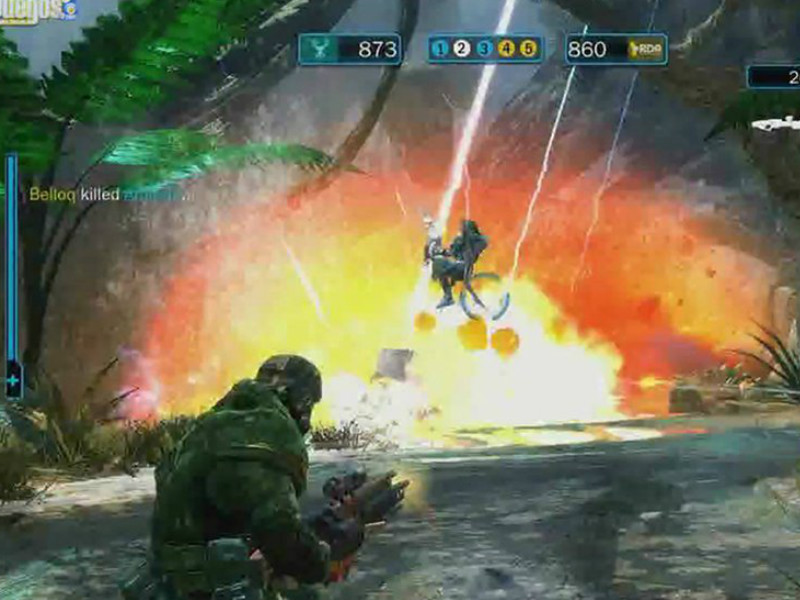Choose the yellow capture point 4 marker
Viewport: 800px width, 600px height.
pyautogui.click(x=506, y=48)
